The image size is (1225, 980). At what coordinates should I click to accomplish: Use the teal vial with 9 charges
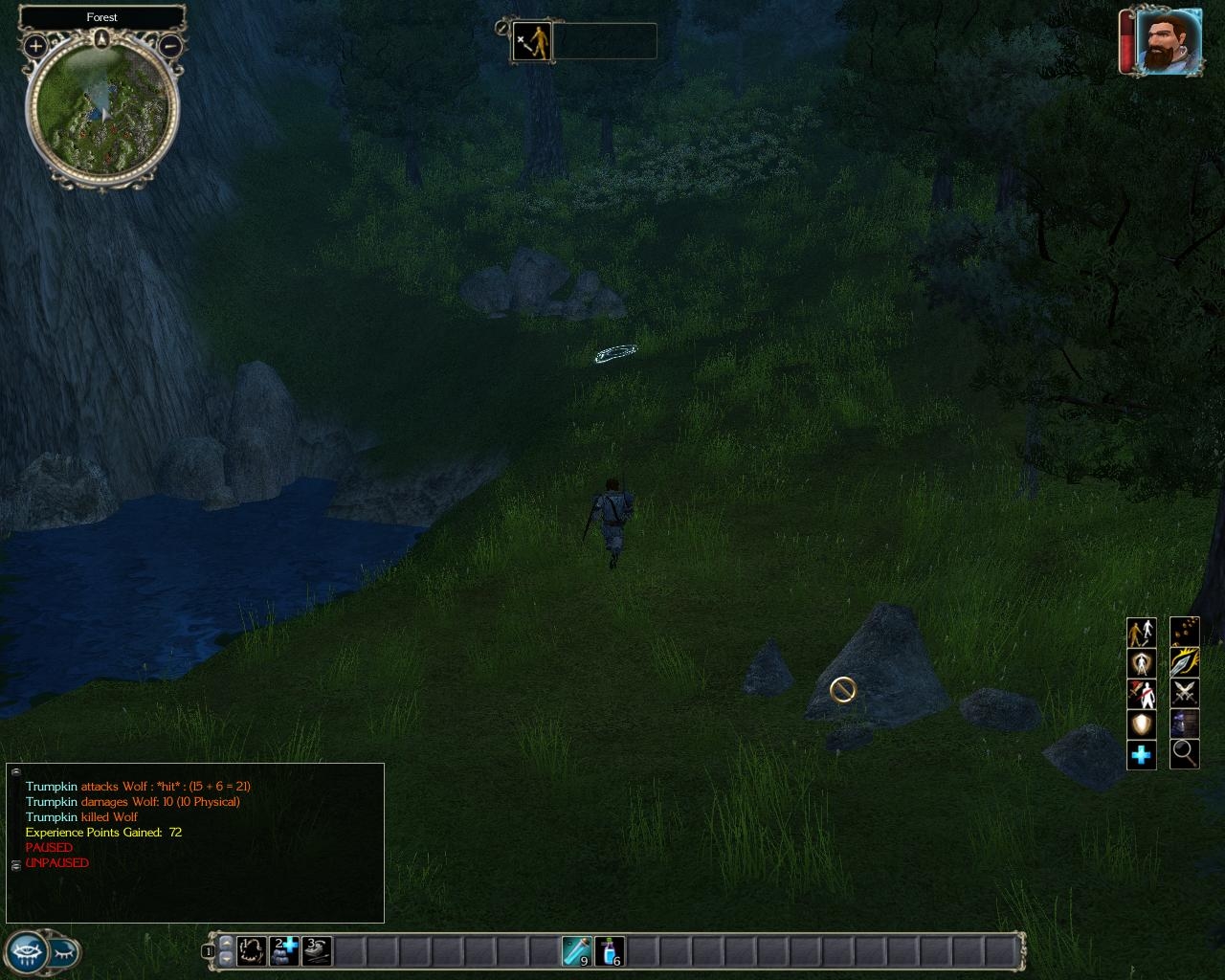click(577, 950)
